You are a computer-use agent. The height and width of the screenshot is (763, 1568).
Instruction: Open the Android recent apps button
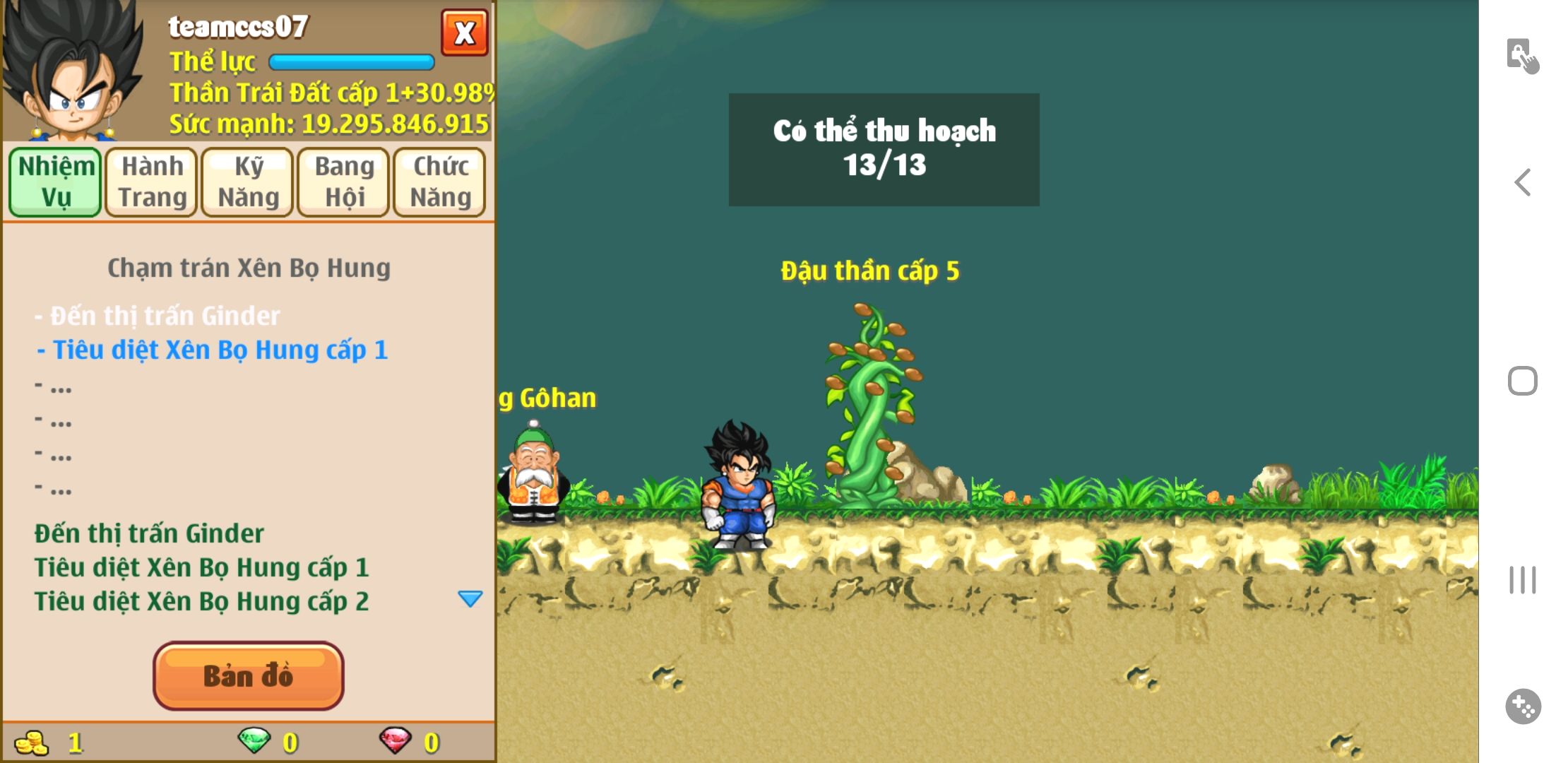[x=1523, y=580]
